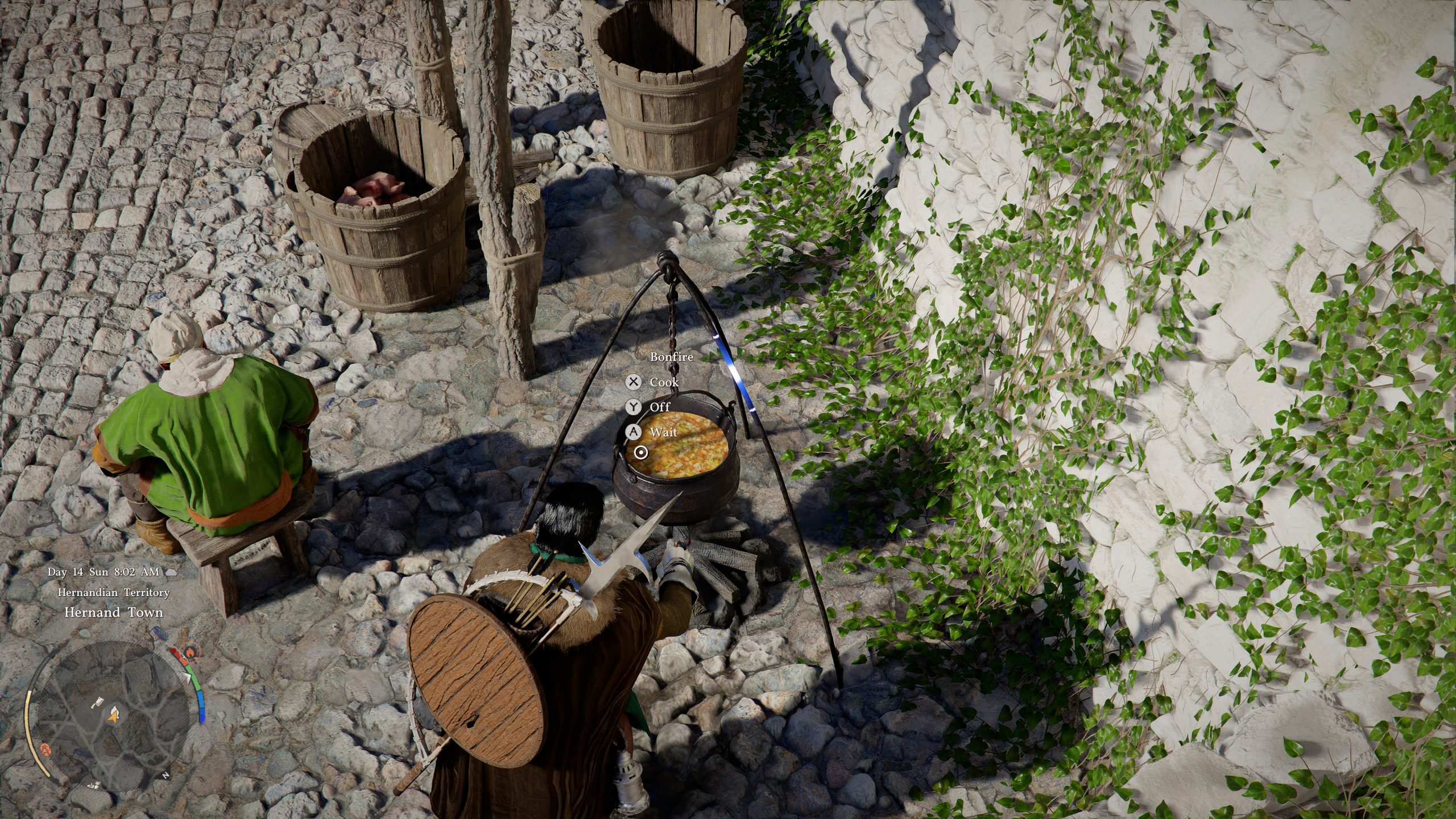Image resolution: width=1456 pixels, height=819 pixels.
Task: Choose Cook from the Bonfire interaction menu
Action: (664, 382)
